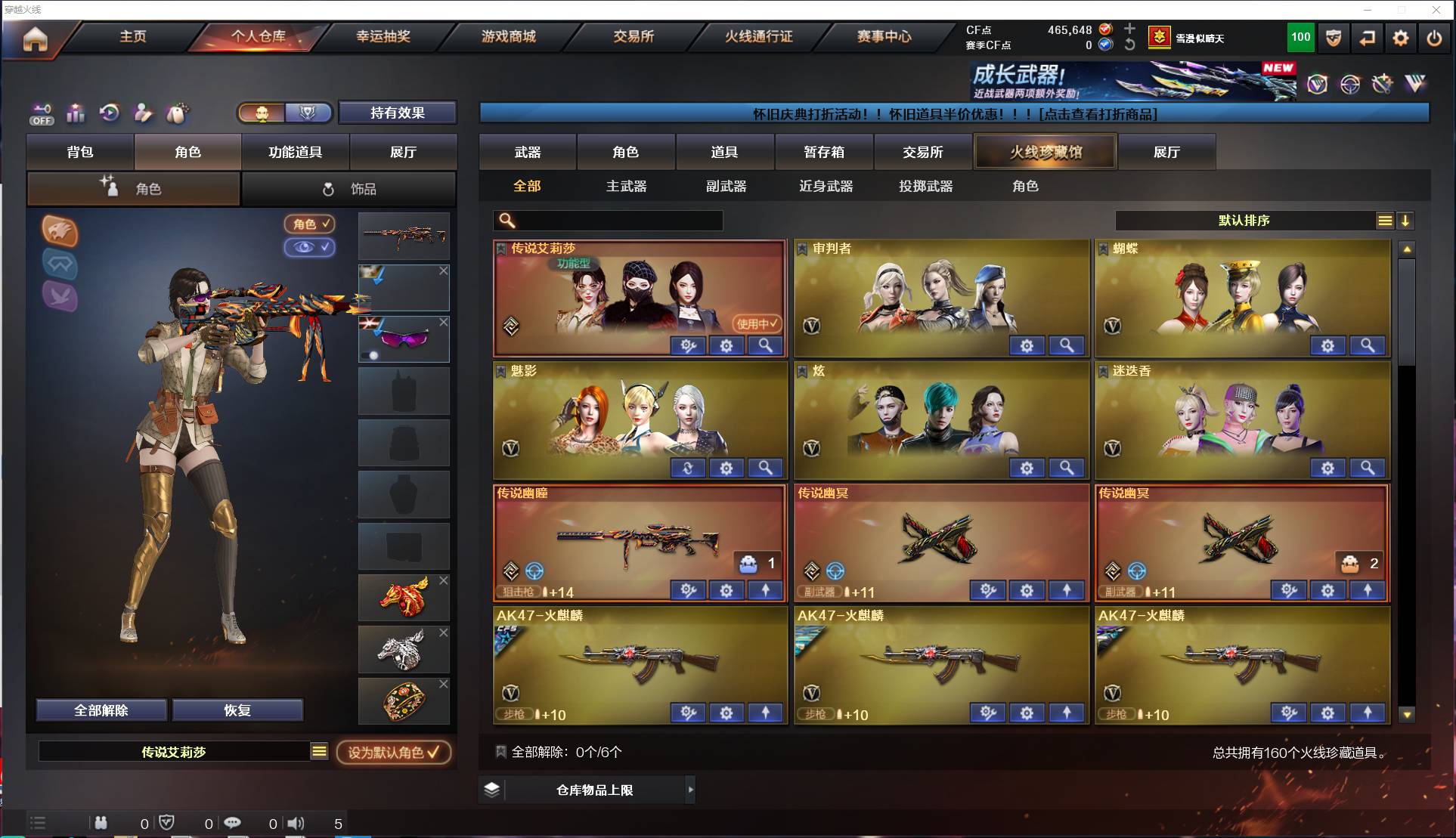Click the magnifier preview icon on 审判者 card
Viewport: 1456px width, 838px height.
coord(1066,345)
